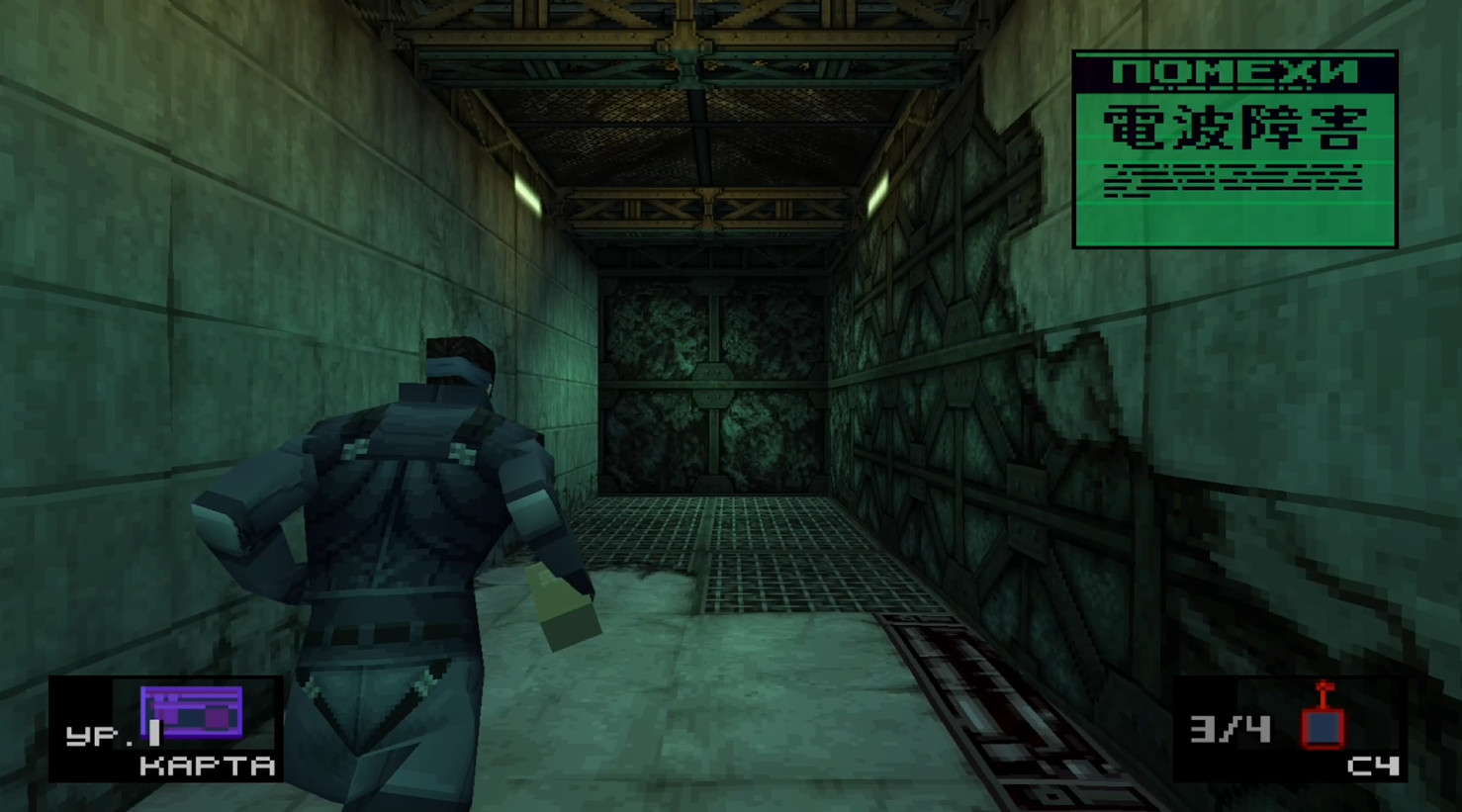The image size is (1462, 812).
Task: Select the C4 explosive icon in the item slot
Action: pos(1324,727)
